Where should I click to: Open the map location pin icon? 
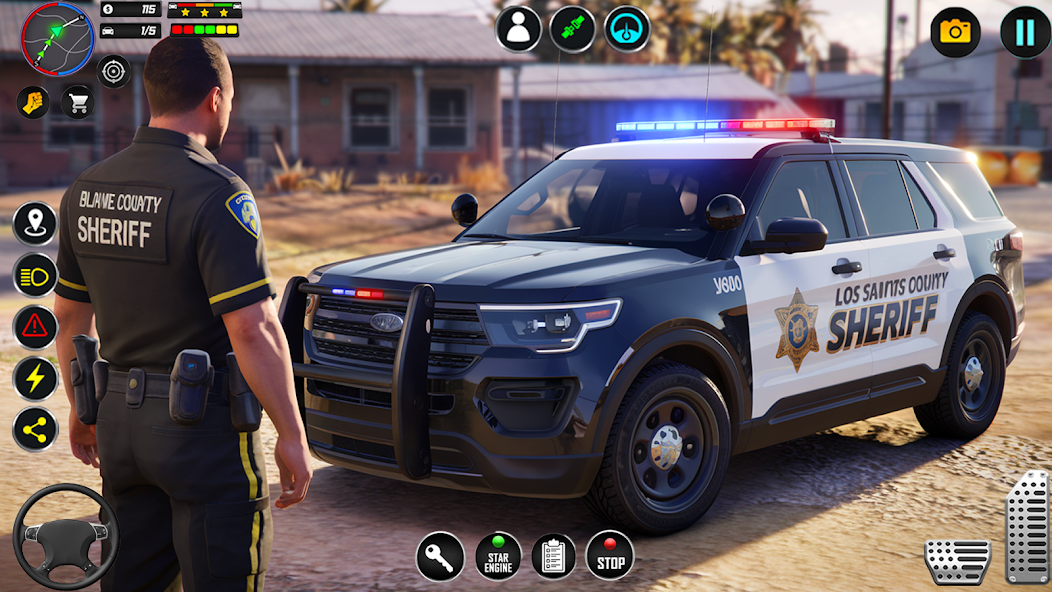[35, 223]
